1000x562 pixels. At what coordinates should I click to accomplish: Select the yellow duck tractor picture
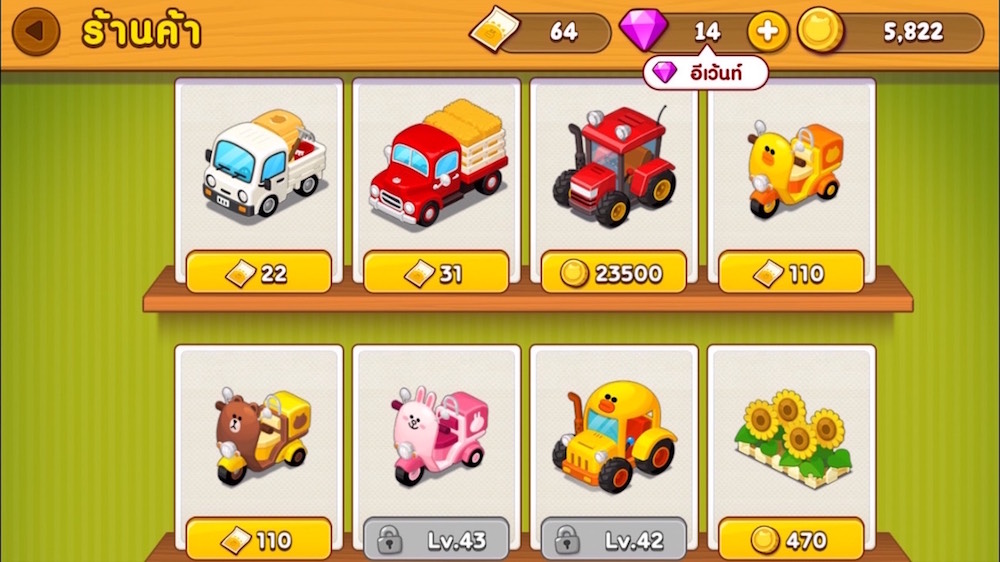pos(614,435)
